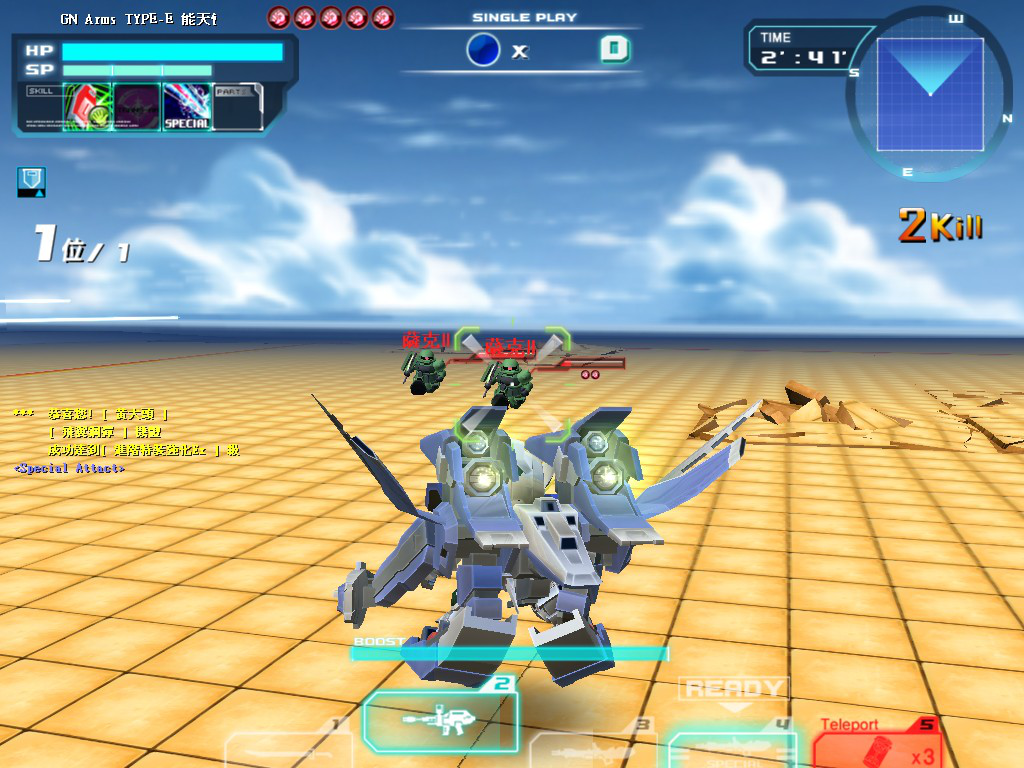Open the empty PARTS slot
Screen dimensions: 1024x768
pos(238,106)
